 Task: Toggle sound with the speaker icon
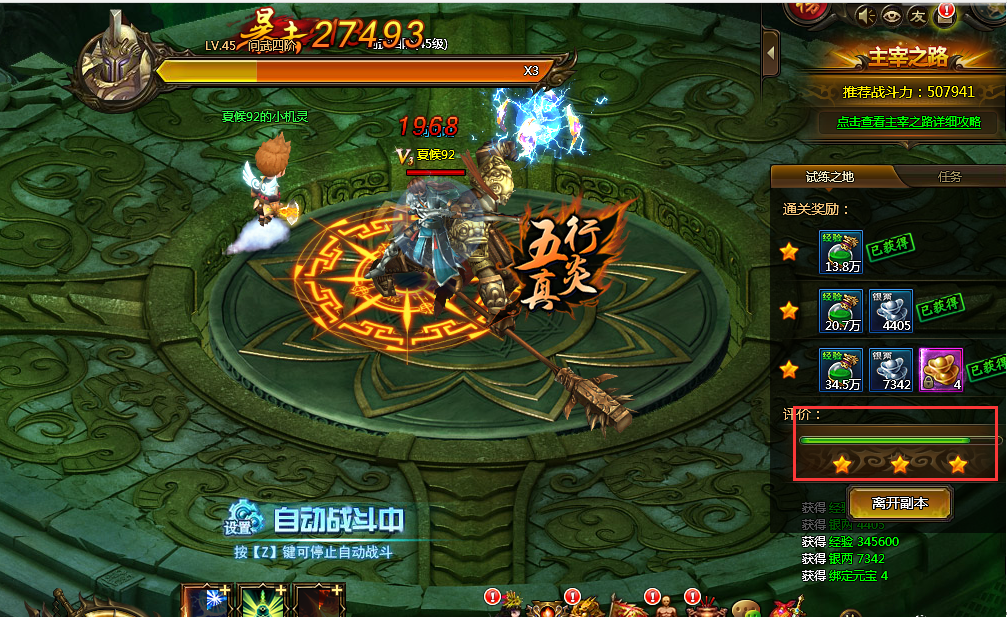coord(864,16)
